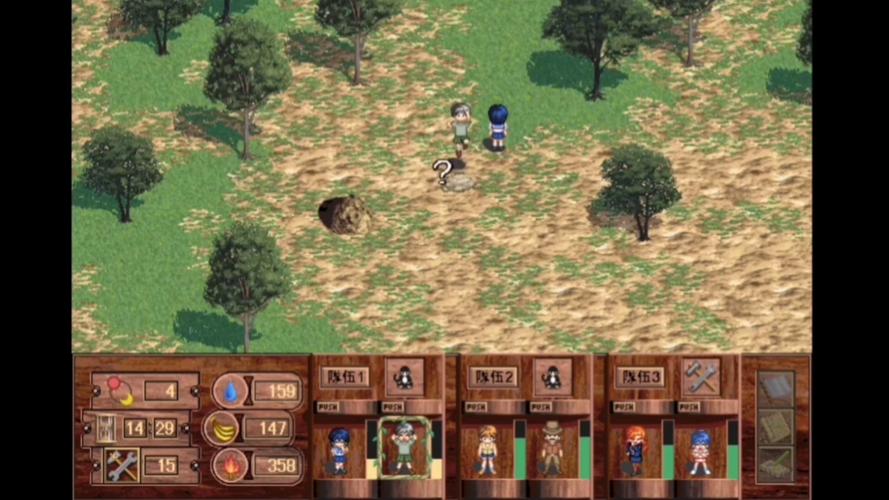The image size is (889, 500).
Task: Choose the blonde girl portrait in team 2
Action: coord(487,450)
